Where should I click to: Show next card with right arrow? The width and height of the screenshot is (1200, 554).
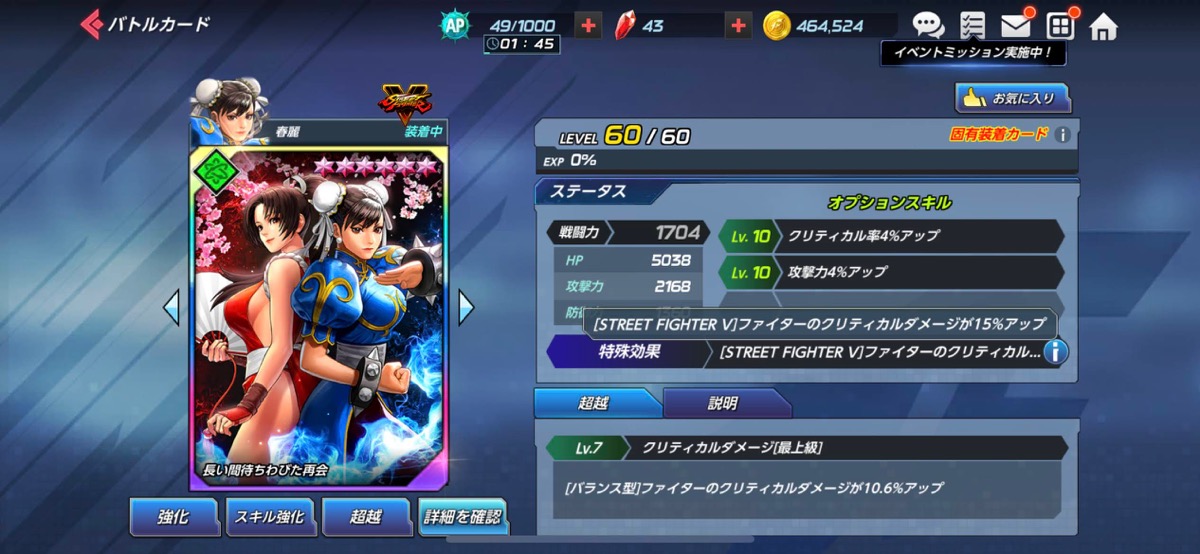(x=466, y=307)
